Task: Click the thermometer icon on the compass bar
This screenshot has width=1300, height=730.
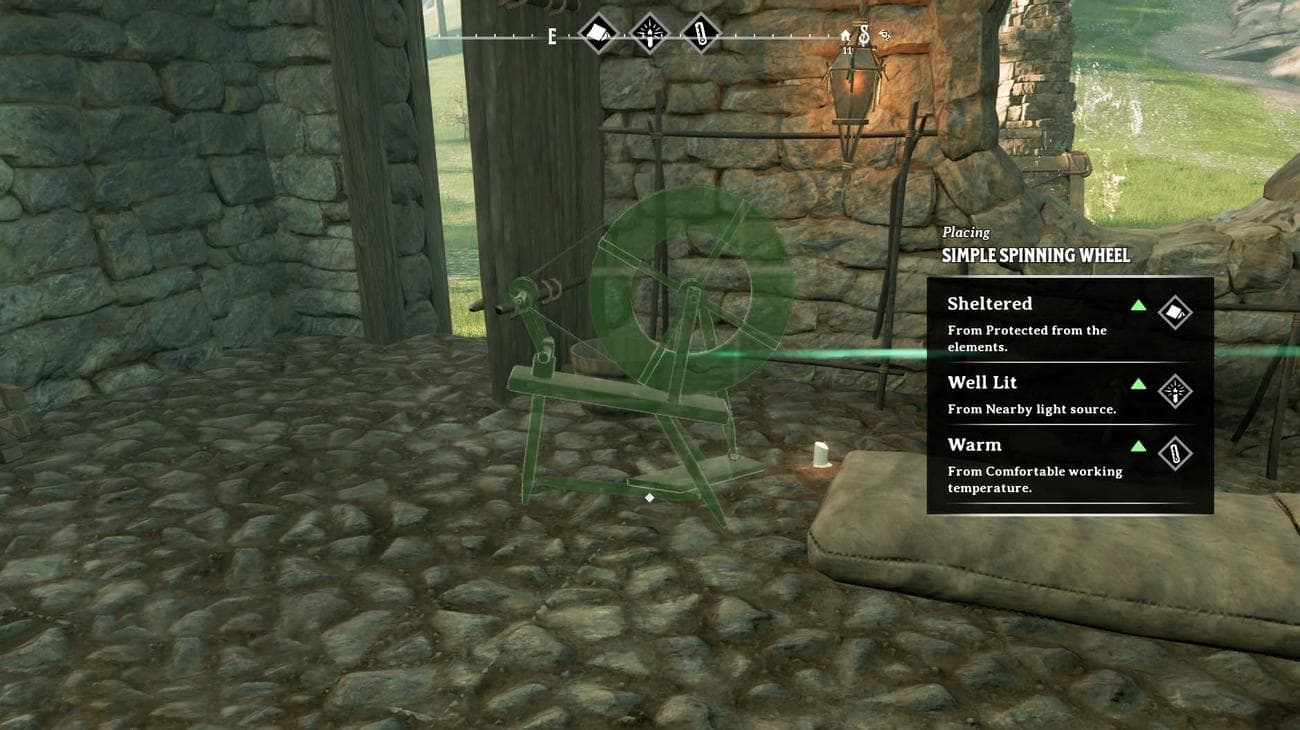Action: [x=700, y=33]
